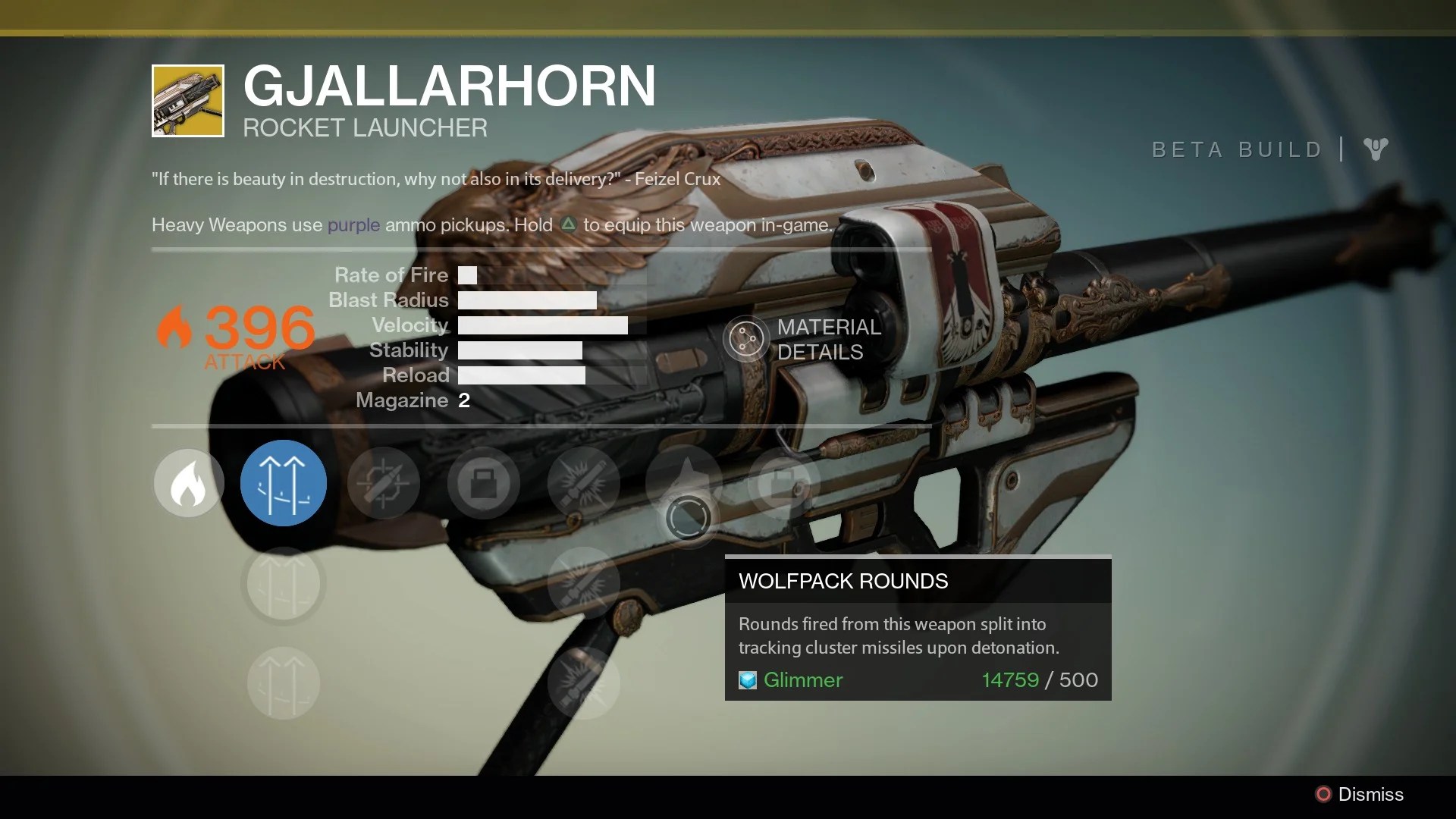The height and width of the screenshot is (819, 1456).
Task: Select the flame element perk icon
Action: pos(188,483)
